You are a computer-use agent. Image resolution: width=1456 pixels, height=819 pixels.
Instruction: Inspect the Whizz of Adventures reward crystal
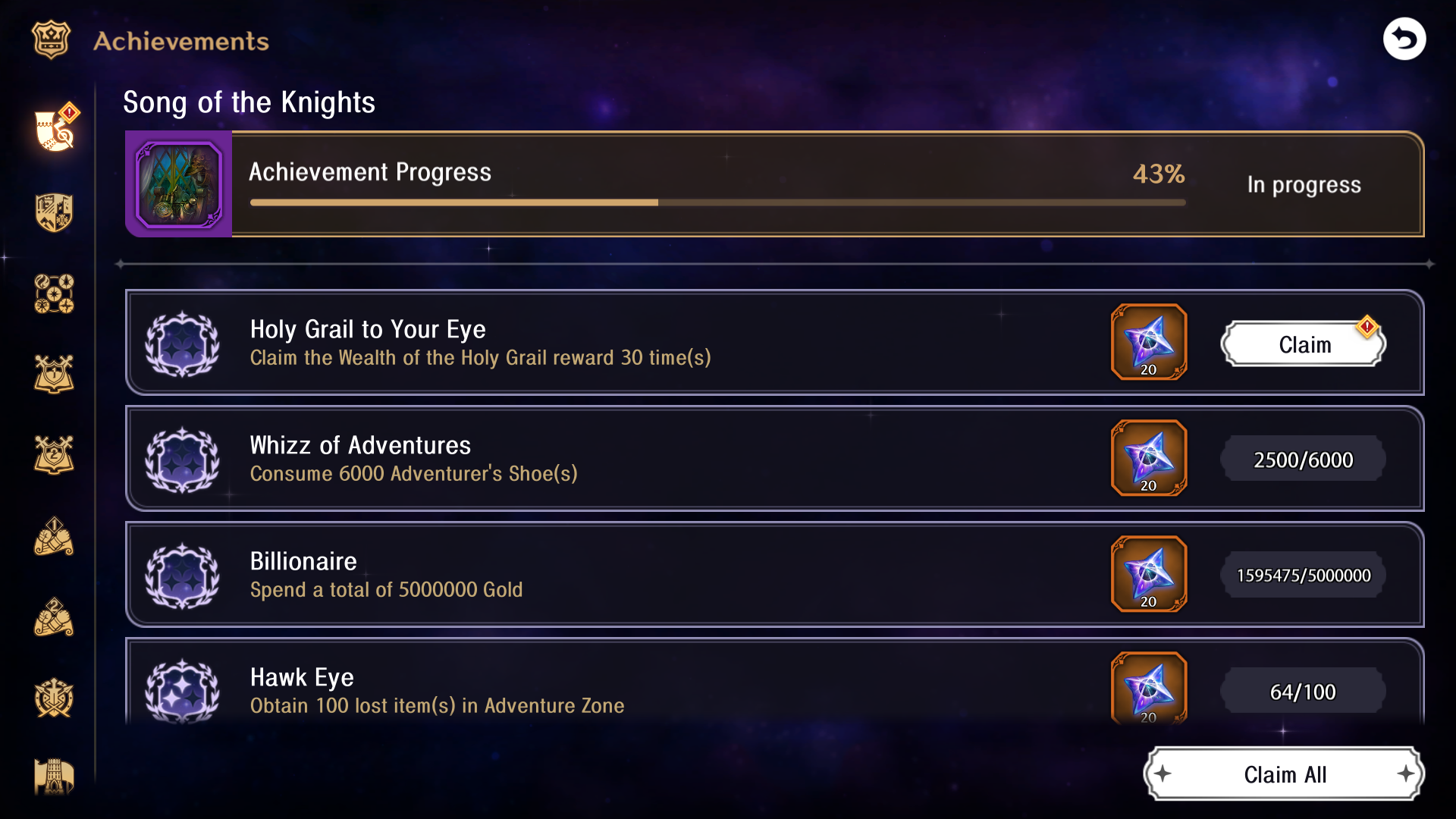coord(1147,458)
